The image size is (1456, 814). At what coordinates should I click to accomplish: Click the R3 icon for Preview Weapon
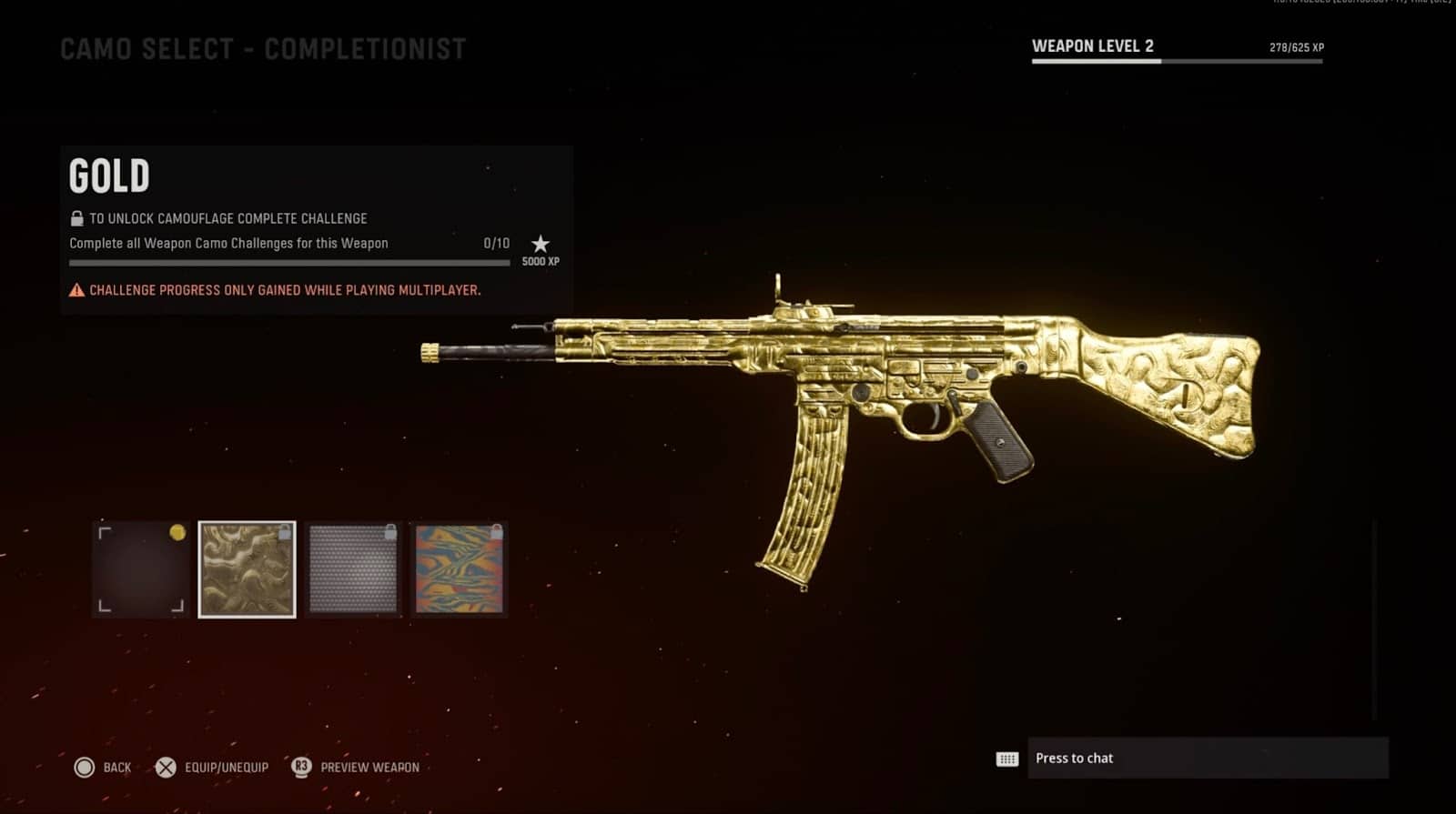[x=300, y=767]
